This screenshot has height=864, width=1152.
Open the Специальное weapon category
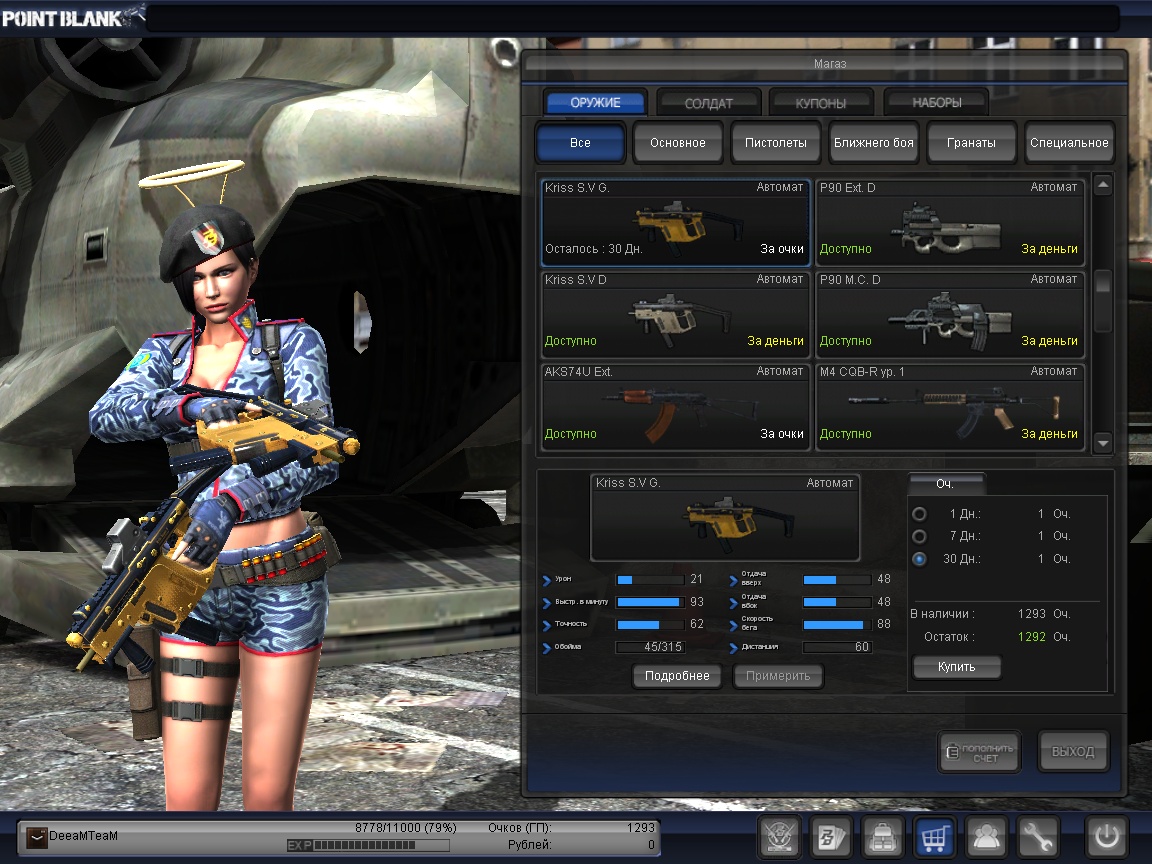click(x=1069, y=143)
